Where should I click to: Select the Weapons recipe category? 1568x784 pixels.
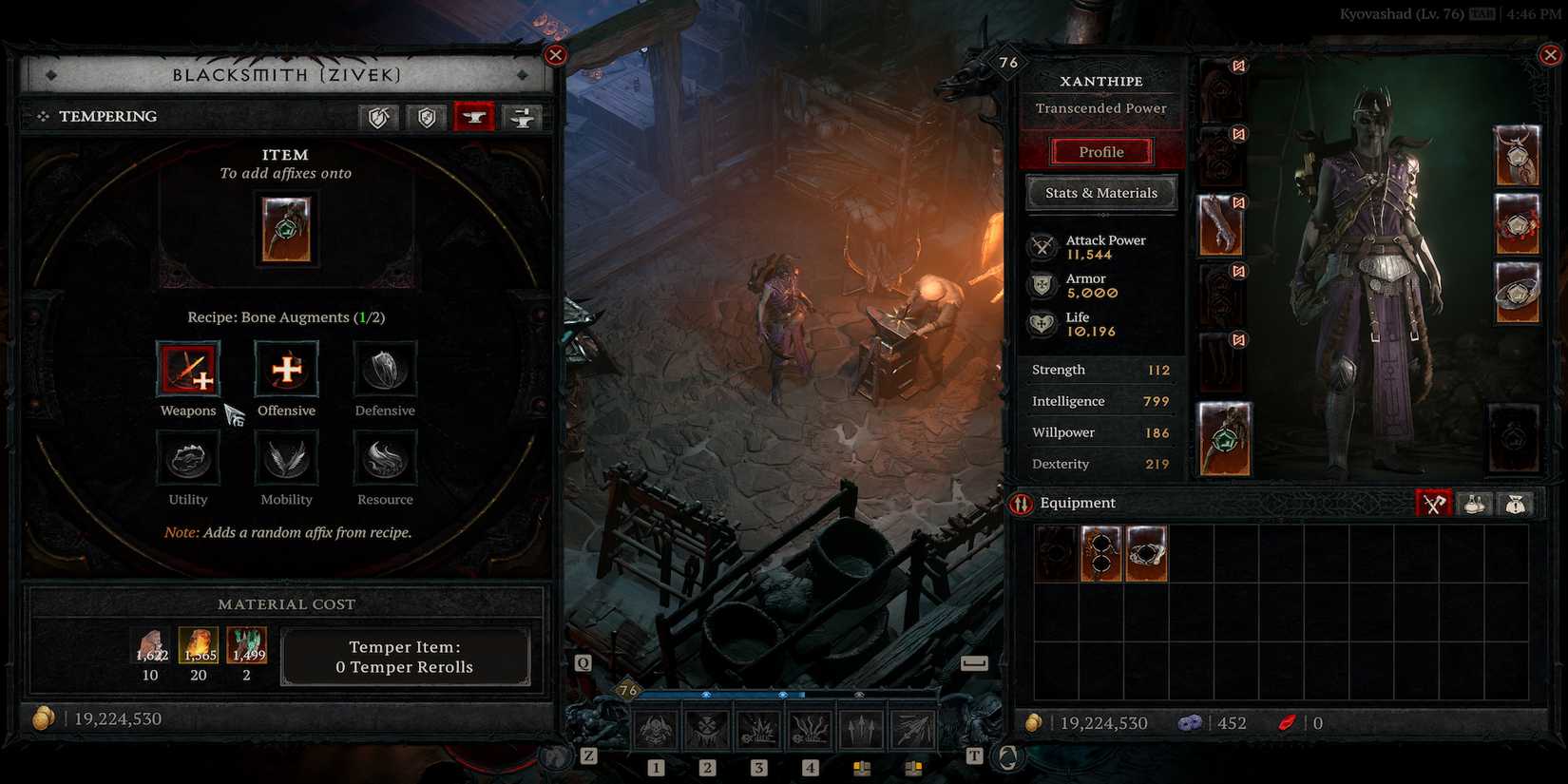tap(188, 371)
